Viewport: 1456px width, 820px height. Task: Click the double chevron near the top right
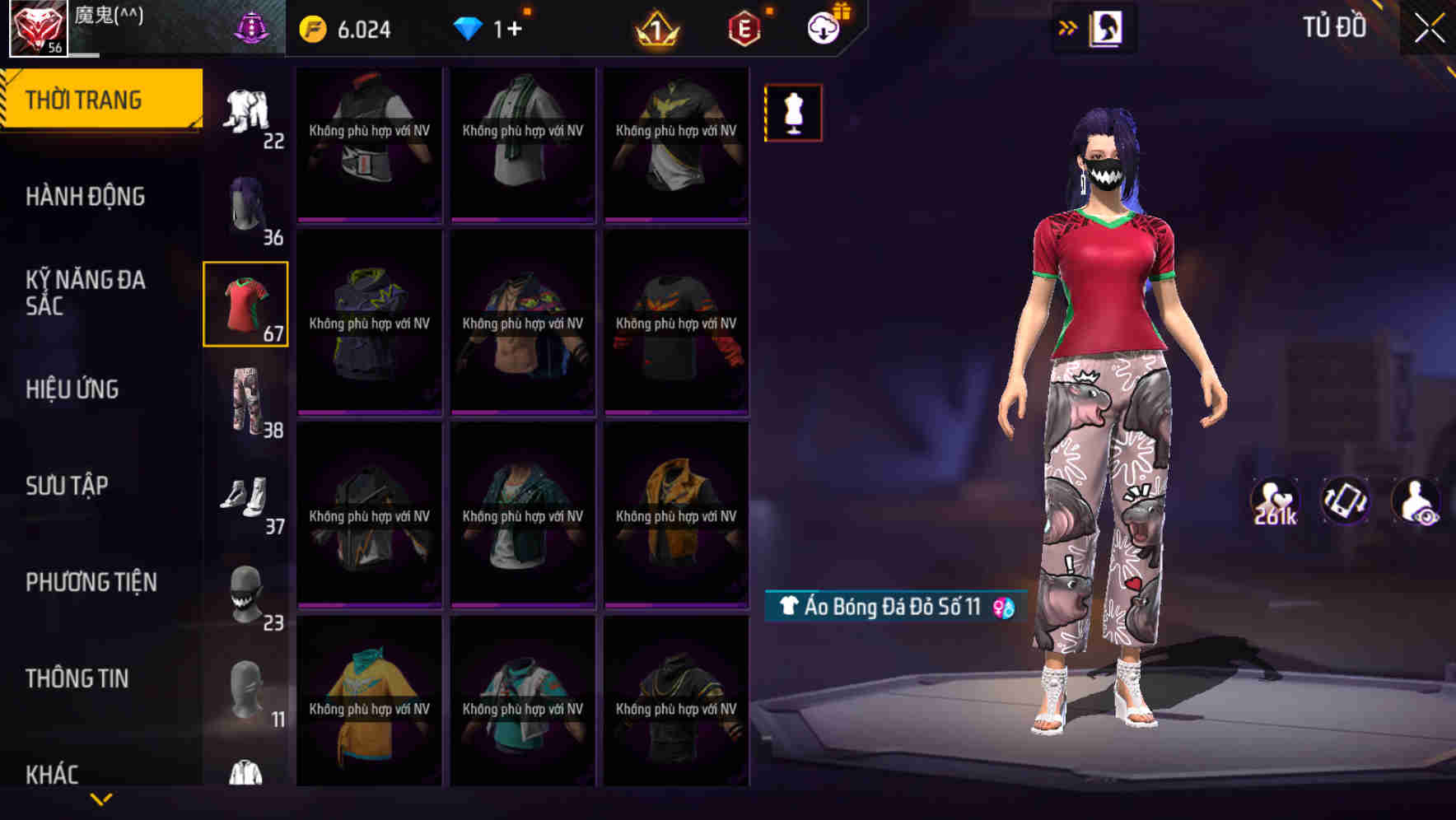[x=1068, y=26]
